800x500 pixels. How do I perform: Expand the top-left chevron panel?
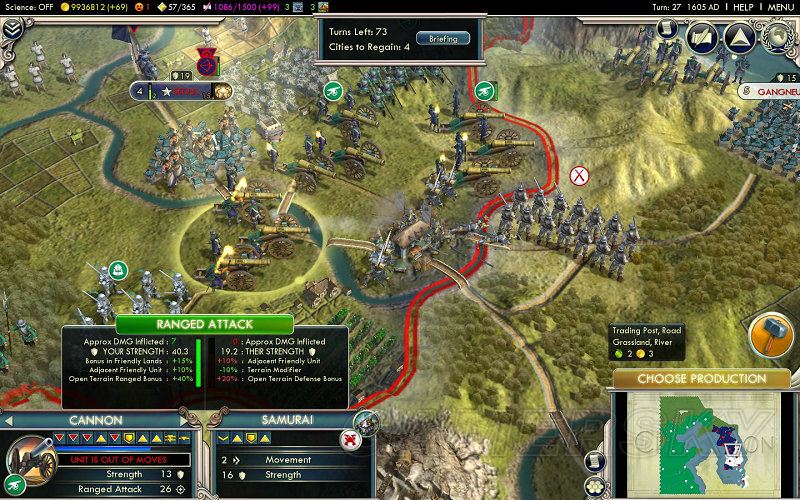coord(13,30)
